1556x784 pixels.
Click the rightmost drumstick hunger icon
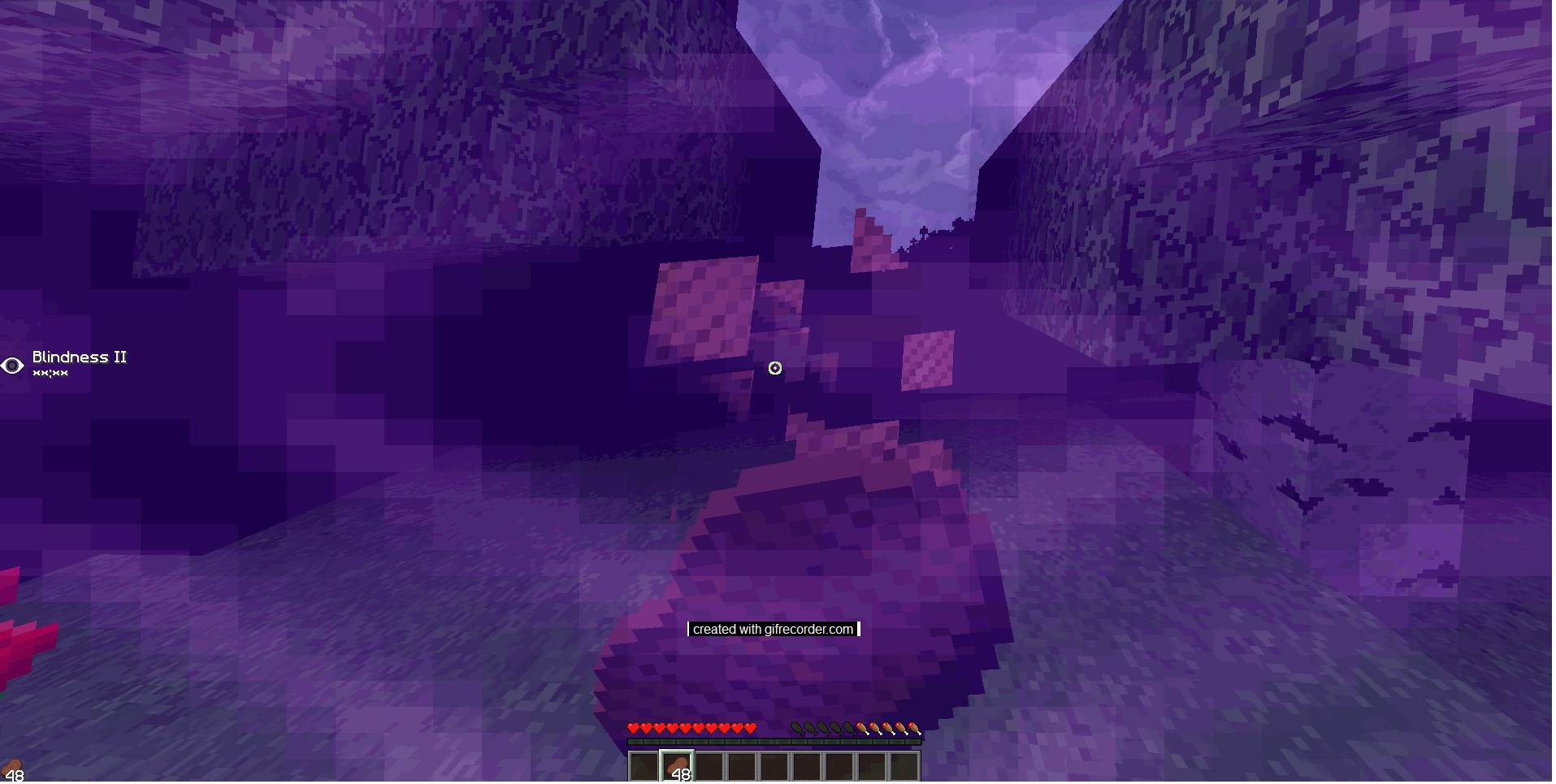click(x=915, y=727)
